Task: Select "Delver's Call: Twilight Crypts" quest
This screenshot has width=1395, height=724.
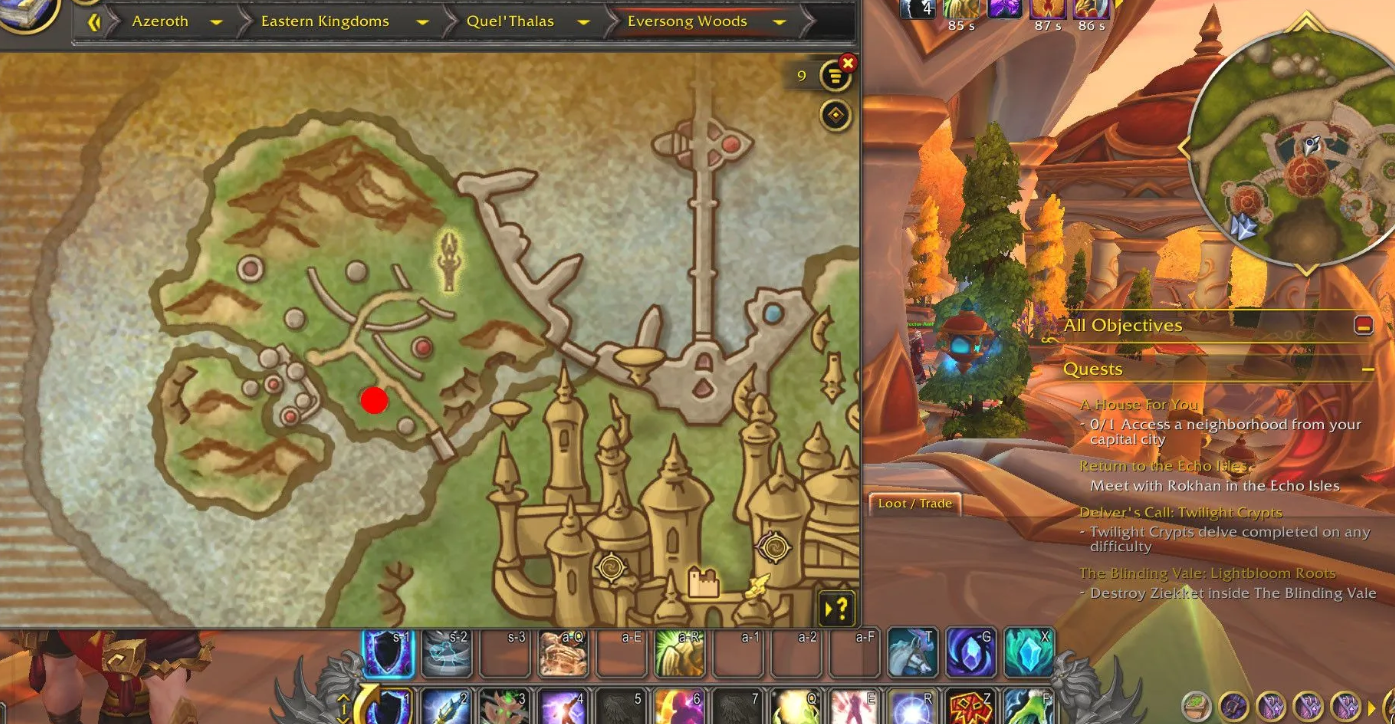Action: (x=1180, y=512)
